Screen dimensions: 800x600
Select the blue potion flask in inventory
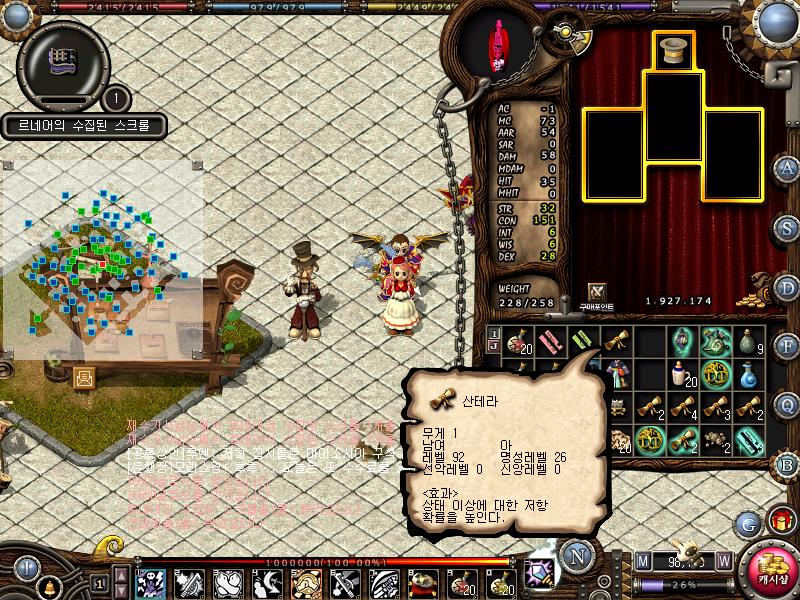click(749, 375)
